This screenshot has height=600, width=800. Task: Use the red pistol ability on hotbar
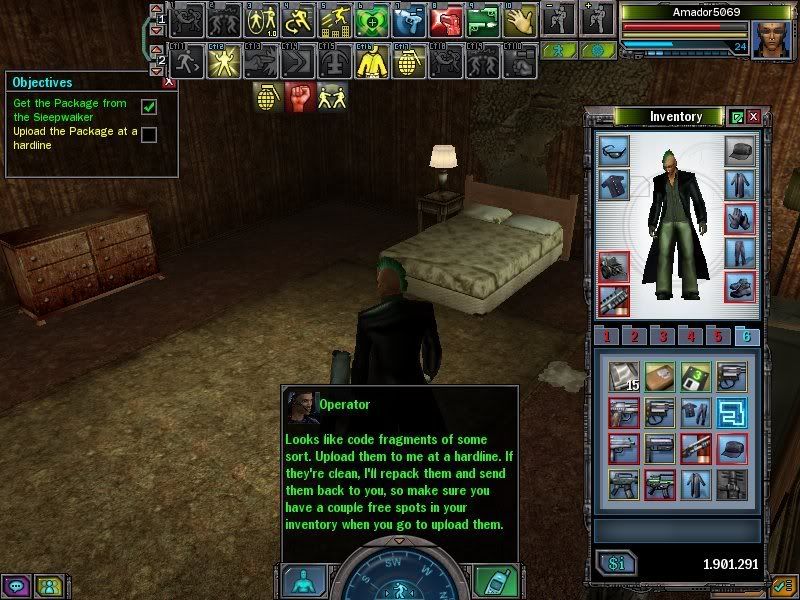pyautogui.click(x=449, y=19)
